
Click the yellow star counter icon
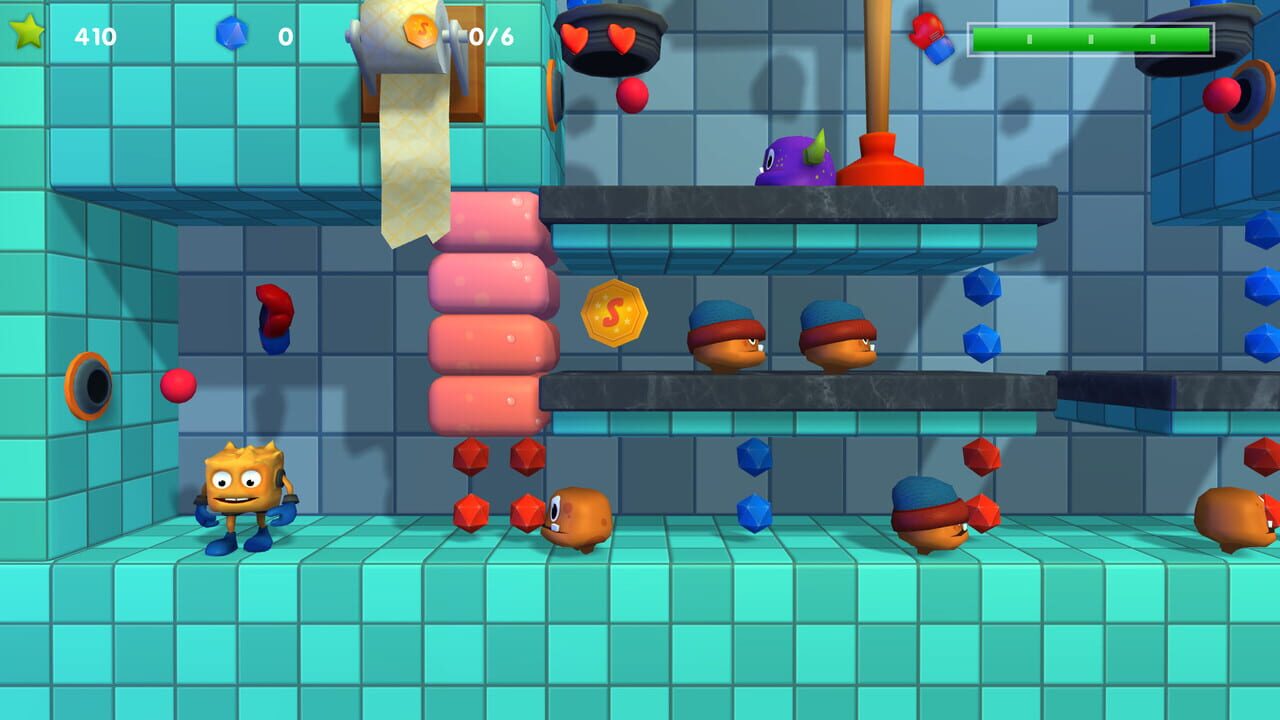point(28,33)
